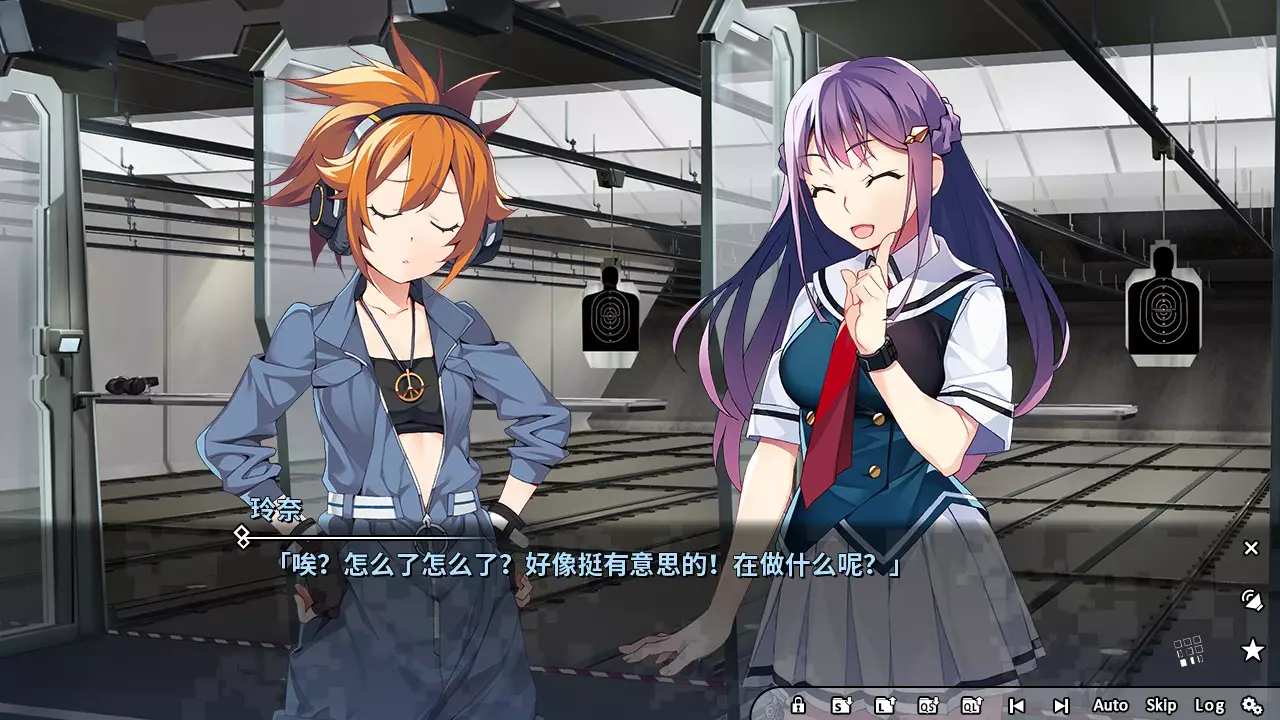Screen dimensions: 1280x720
Task: Click the faint grid icon above the star
Action: [x=1188, y=650]
